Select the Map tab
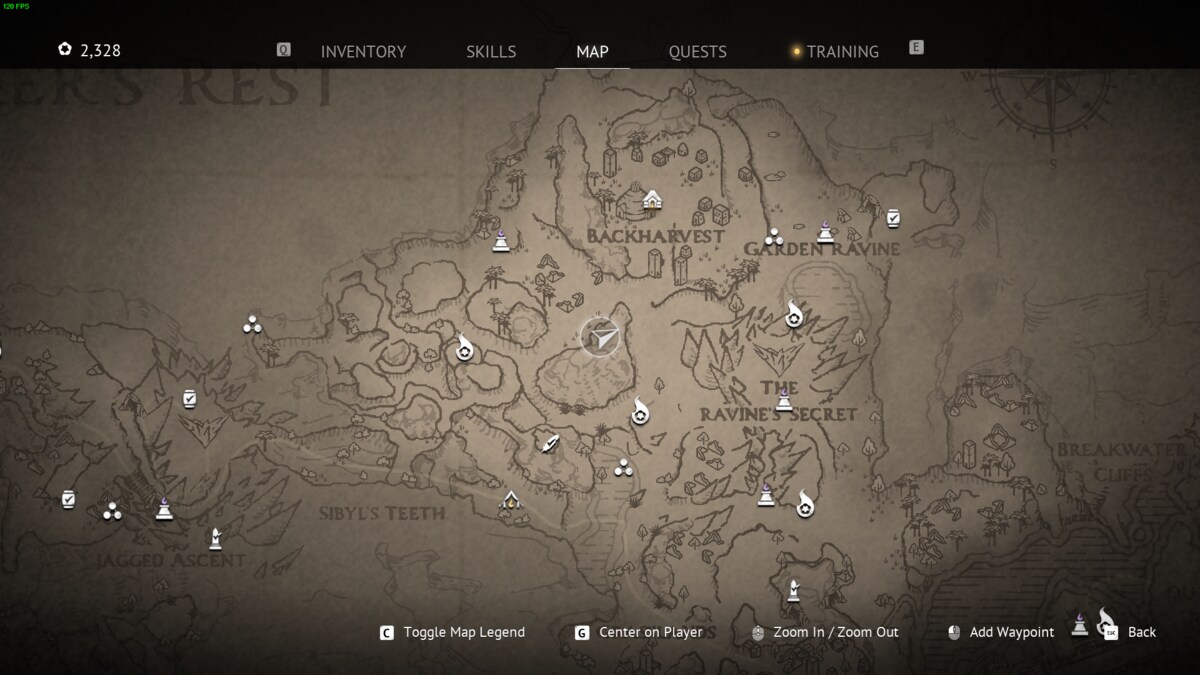The height and width of the screenshot is (675, 1200). point(592,51)
